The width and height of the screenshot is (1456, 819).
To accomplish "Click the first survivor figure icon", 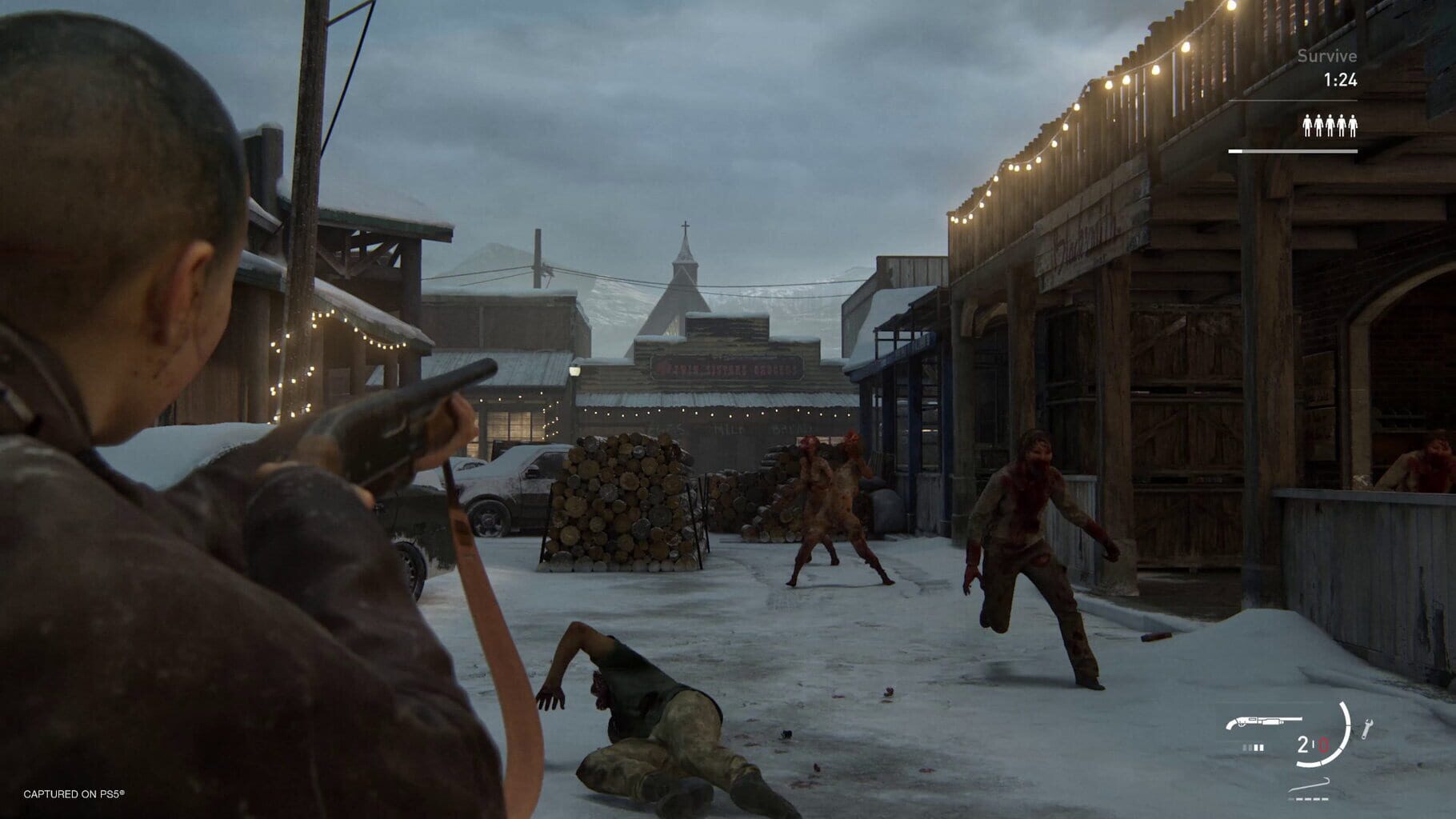I will (x=1308, y=126).
